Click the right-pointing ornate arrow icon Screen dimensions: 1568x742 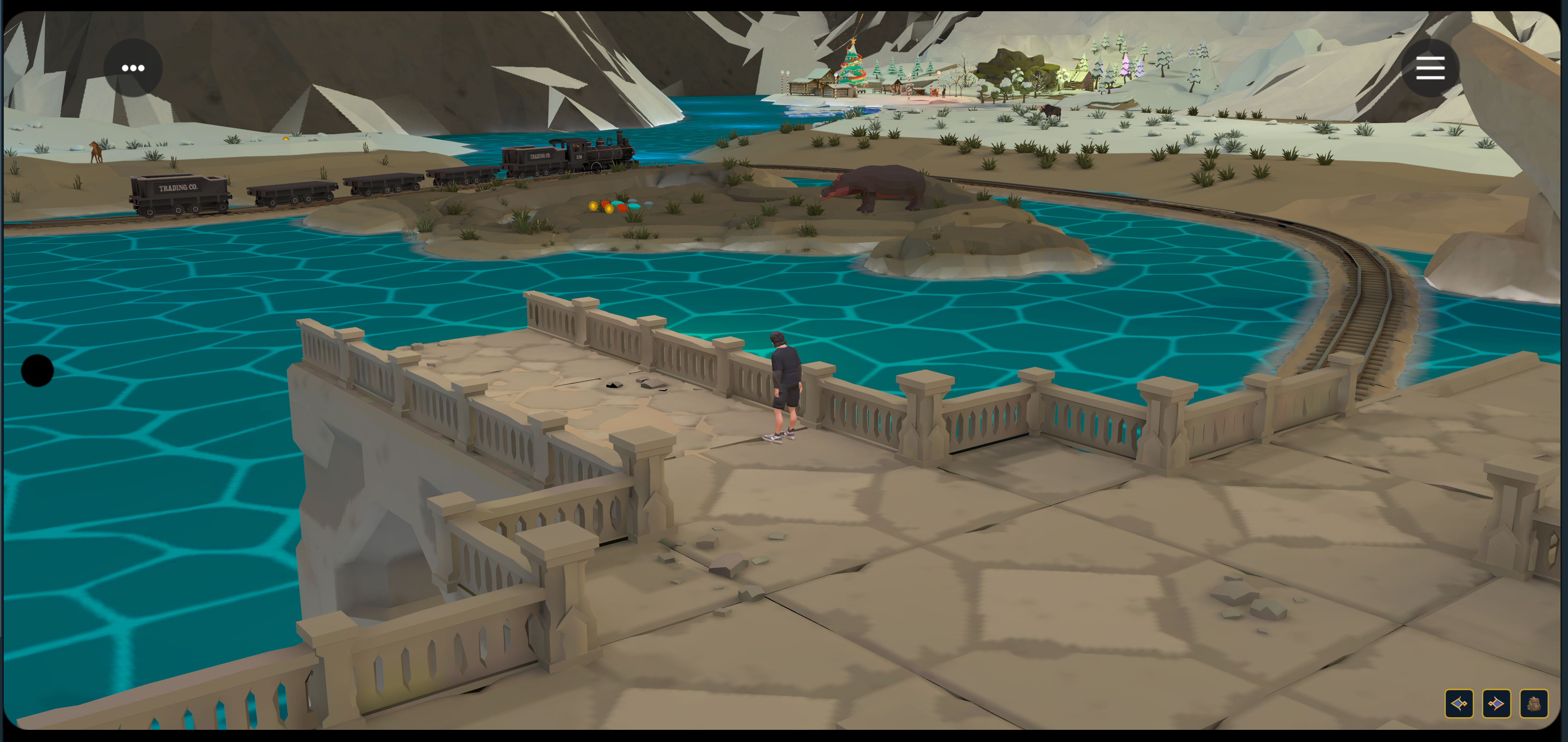[x=1496, y=704]
